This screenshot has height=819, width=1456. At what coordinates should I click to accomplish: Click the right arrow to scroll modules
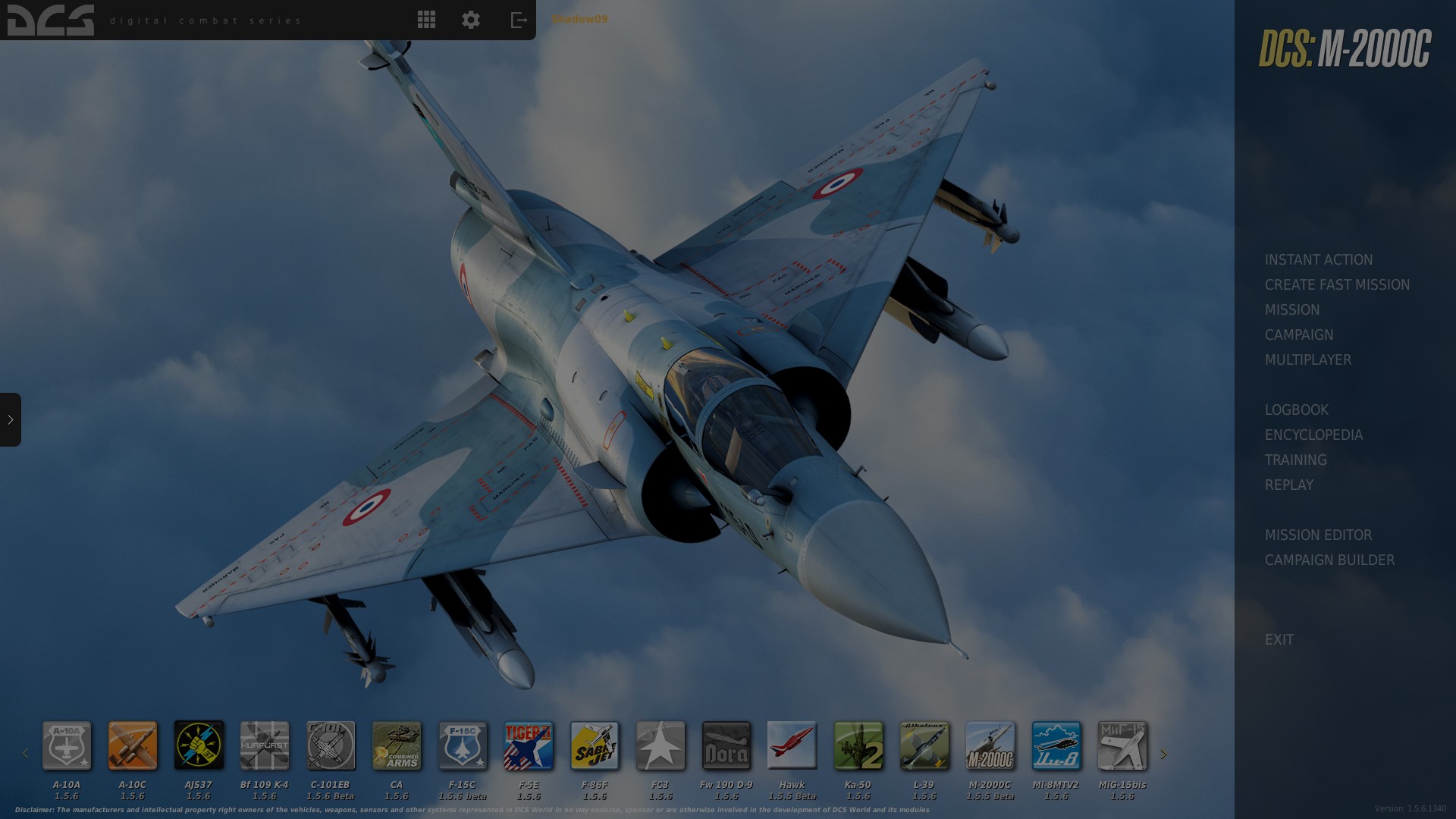[x=1164, y=753]
